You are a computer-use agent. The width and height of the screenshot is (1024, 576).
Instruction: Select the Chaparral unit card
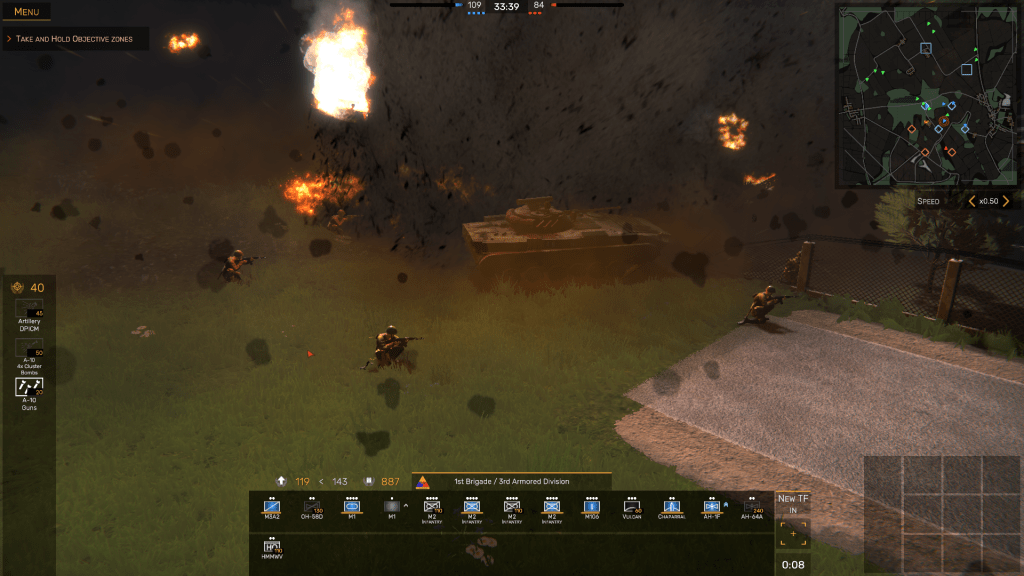point(671,509)
